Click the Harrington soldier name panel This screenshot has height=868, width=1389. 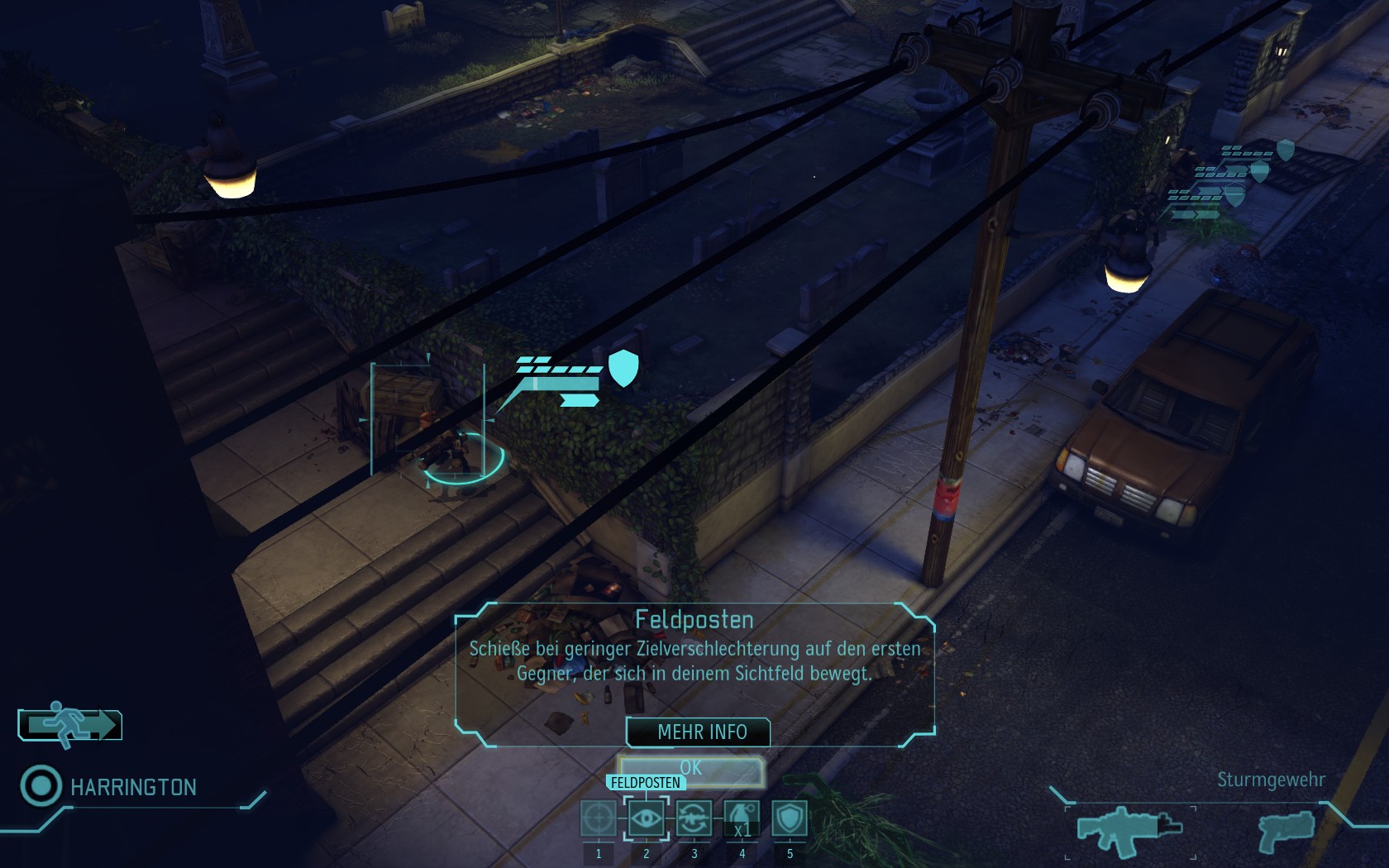tap(133, 787)
